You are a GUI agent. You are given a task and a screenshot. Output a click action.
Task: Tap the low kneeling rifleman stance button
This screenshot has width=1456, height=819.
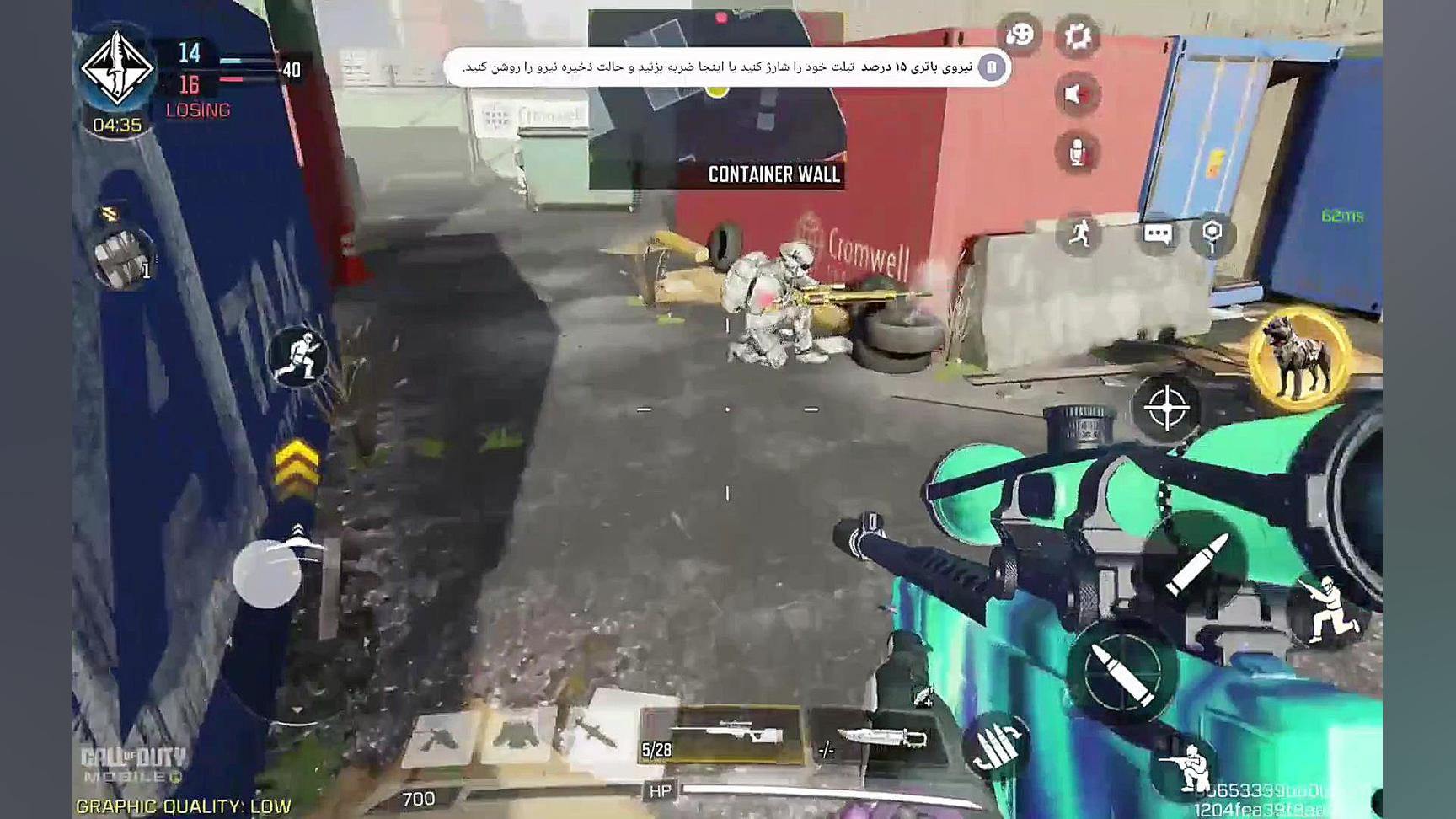pos(1188,767)
